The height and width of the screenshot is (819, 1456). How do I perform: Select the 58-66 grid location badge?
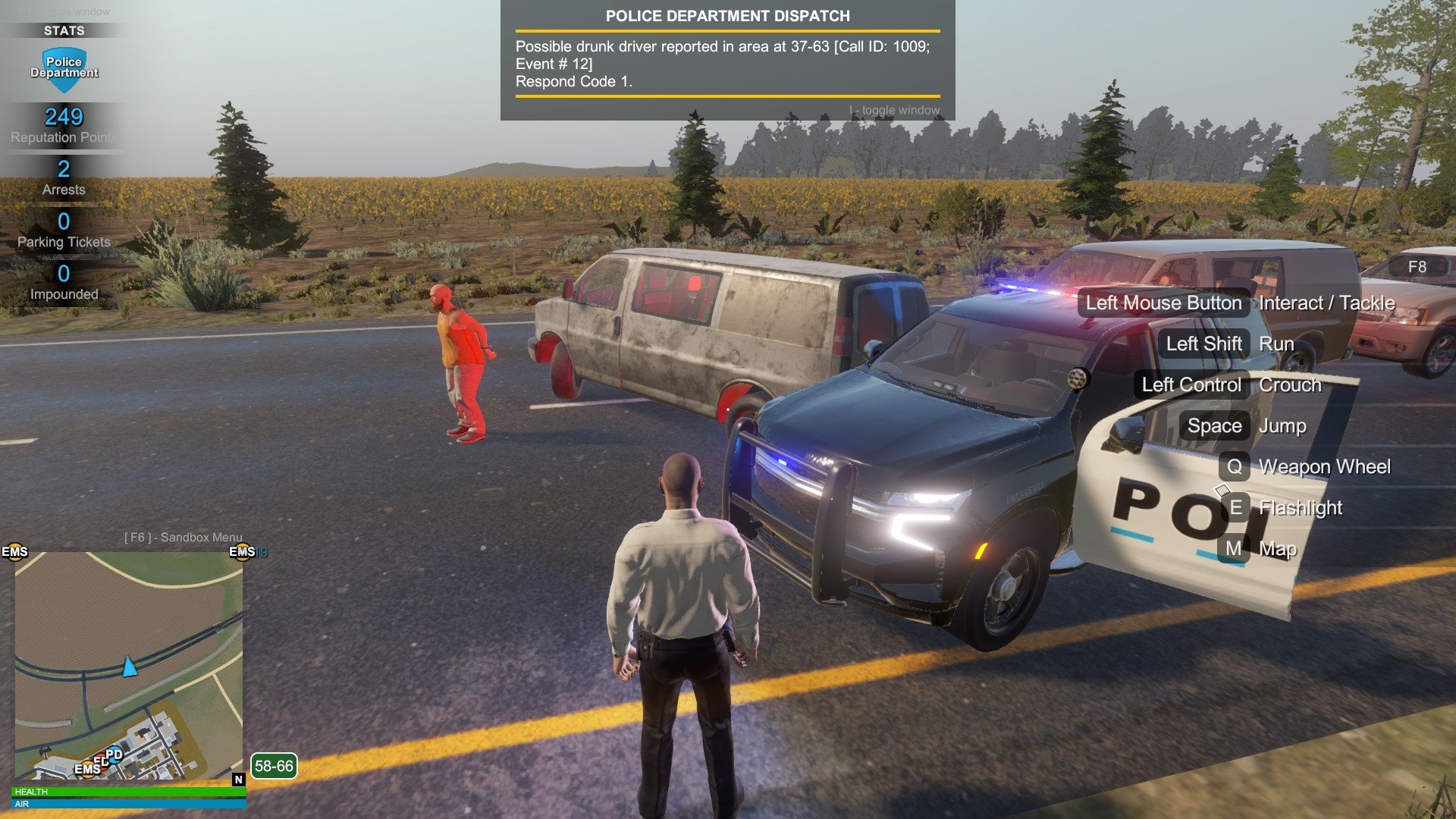click(x=274, y=766)
